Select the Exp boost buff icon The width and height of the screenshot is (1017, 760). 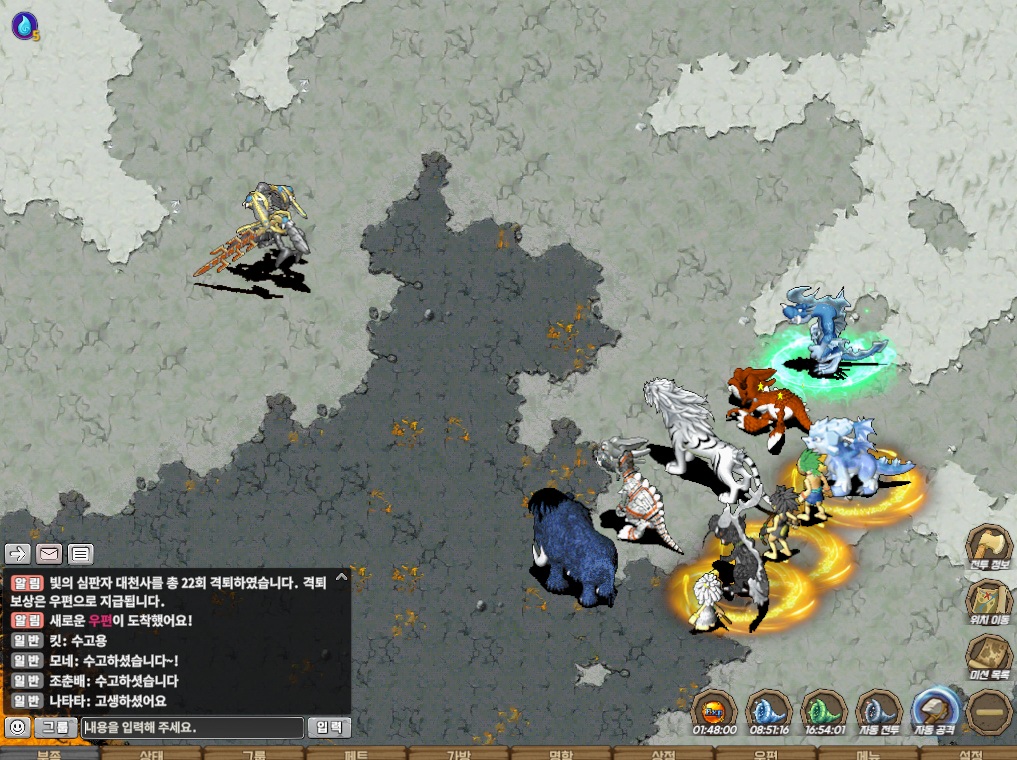click(x=714, y=711)
